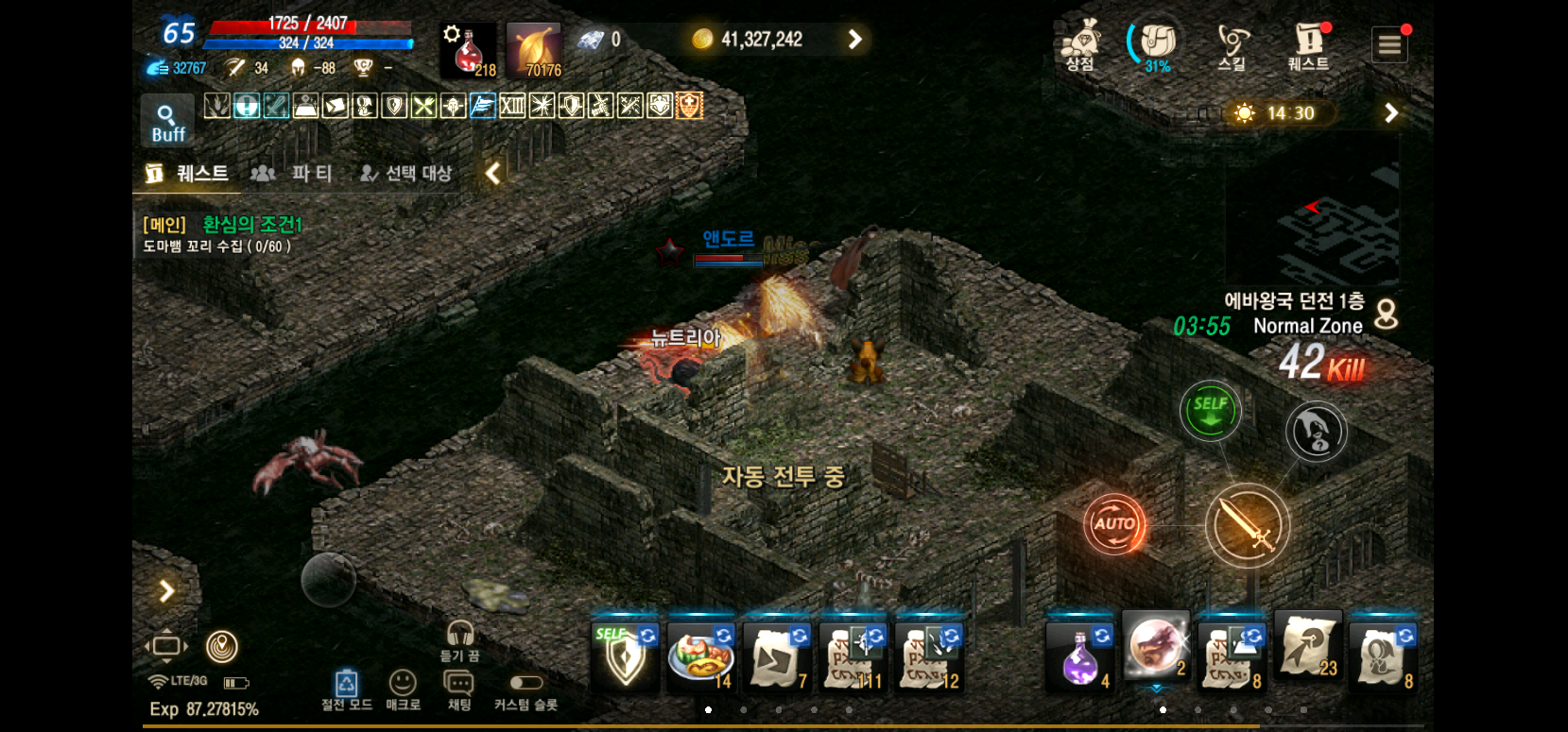Switch to the 파티 party tab

coord(293,173)
